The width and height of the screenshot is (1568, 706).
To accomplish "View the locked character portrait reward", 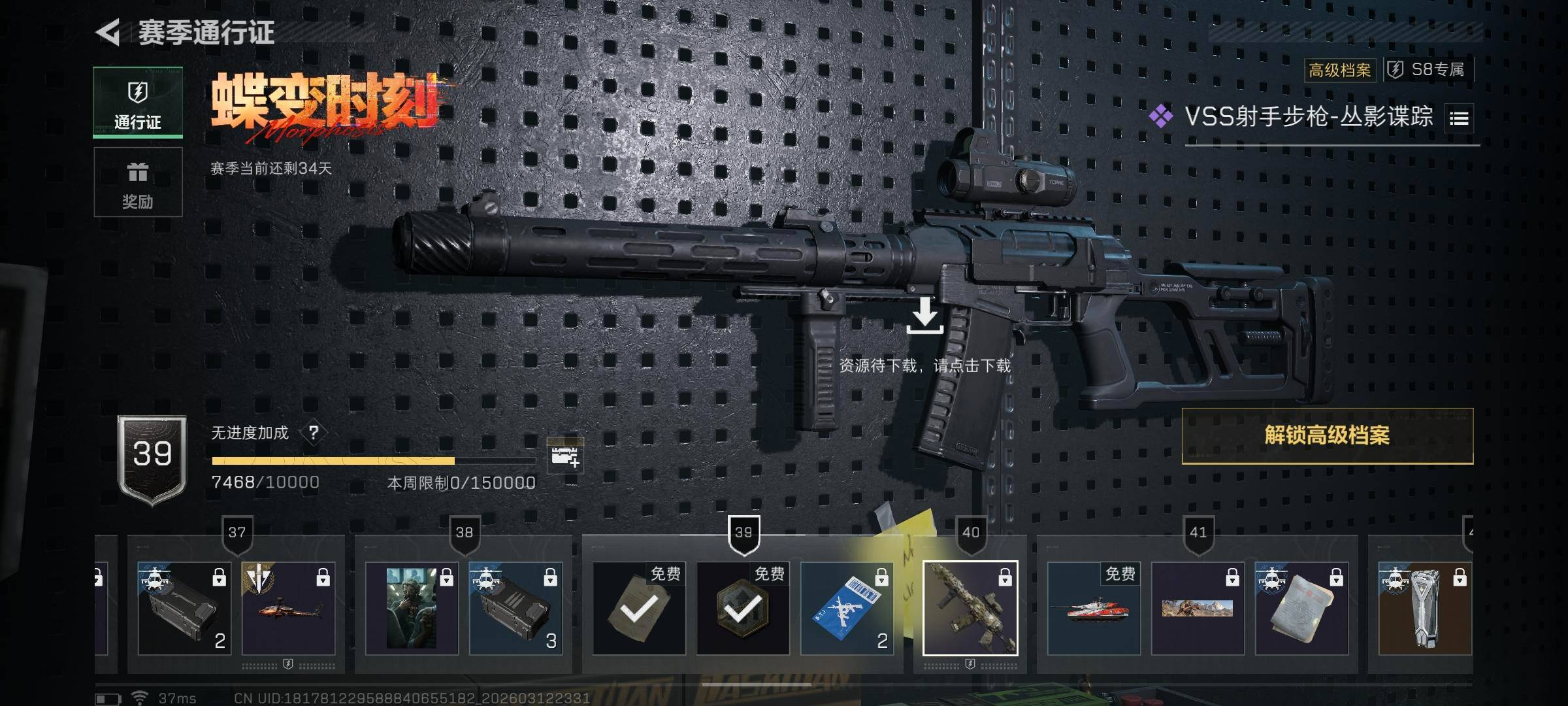I will (412, 609).
